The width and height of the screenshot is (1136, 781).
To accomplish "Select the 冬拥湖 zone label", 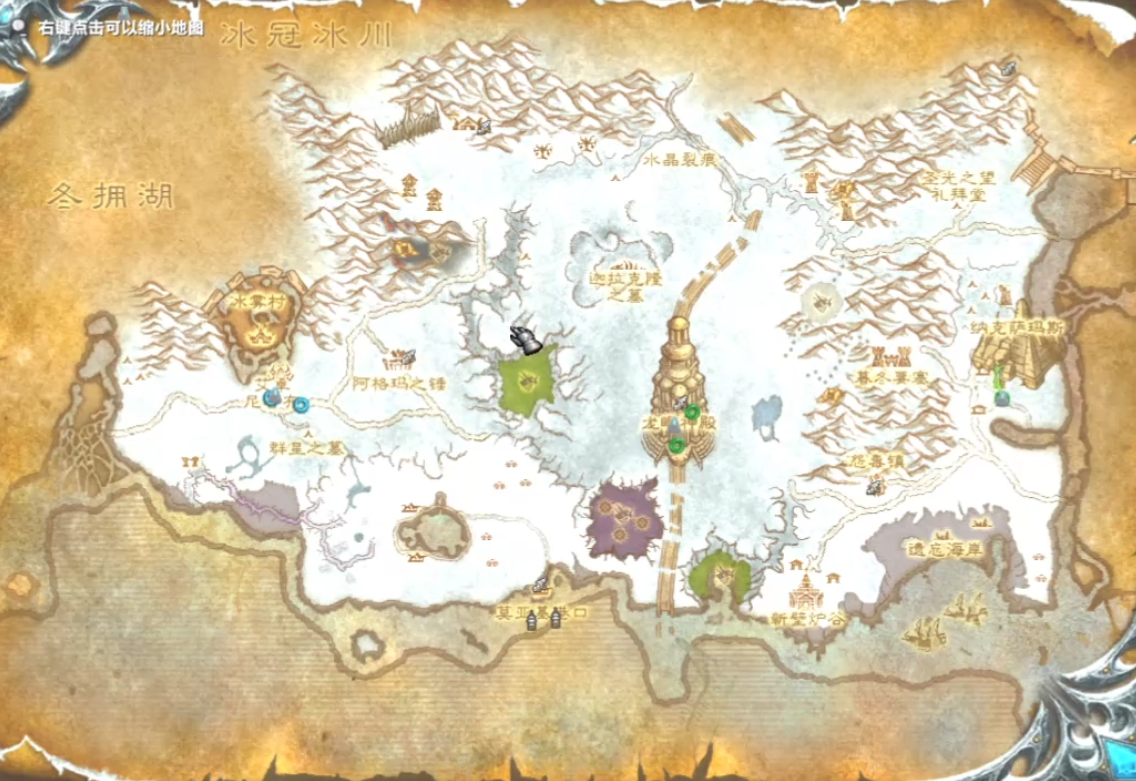I will [x=110, y=196].
